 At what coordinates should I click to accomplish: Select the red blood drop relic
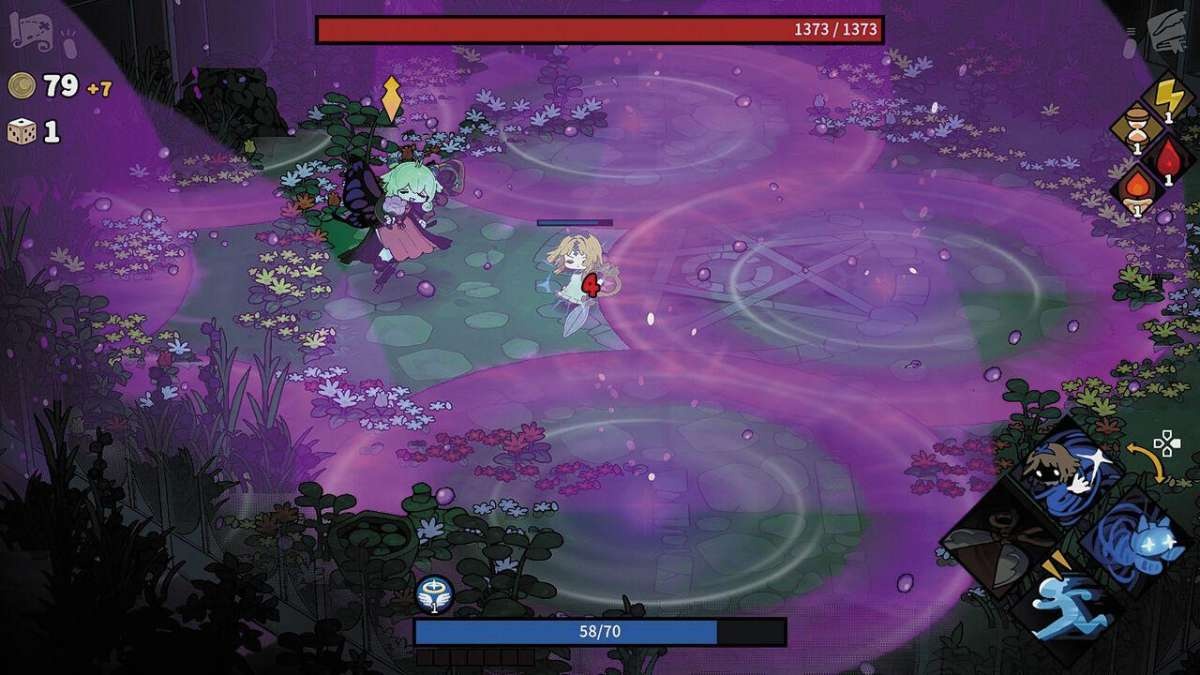click(1168, 160)
